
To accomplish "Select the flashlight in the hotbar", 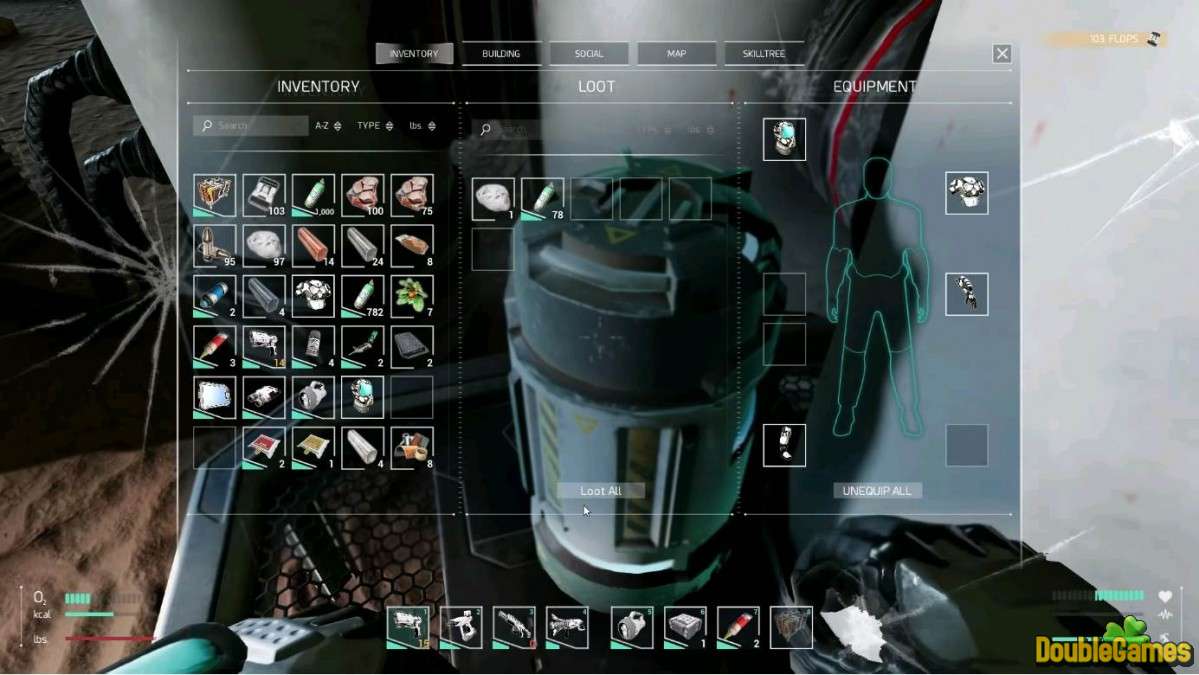I will click(x=632, y=627).
